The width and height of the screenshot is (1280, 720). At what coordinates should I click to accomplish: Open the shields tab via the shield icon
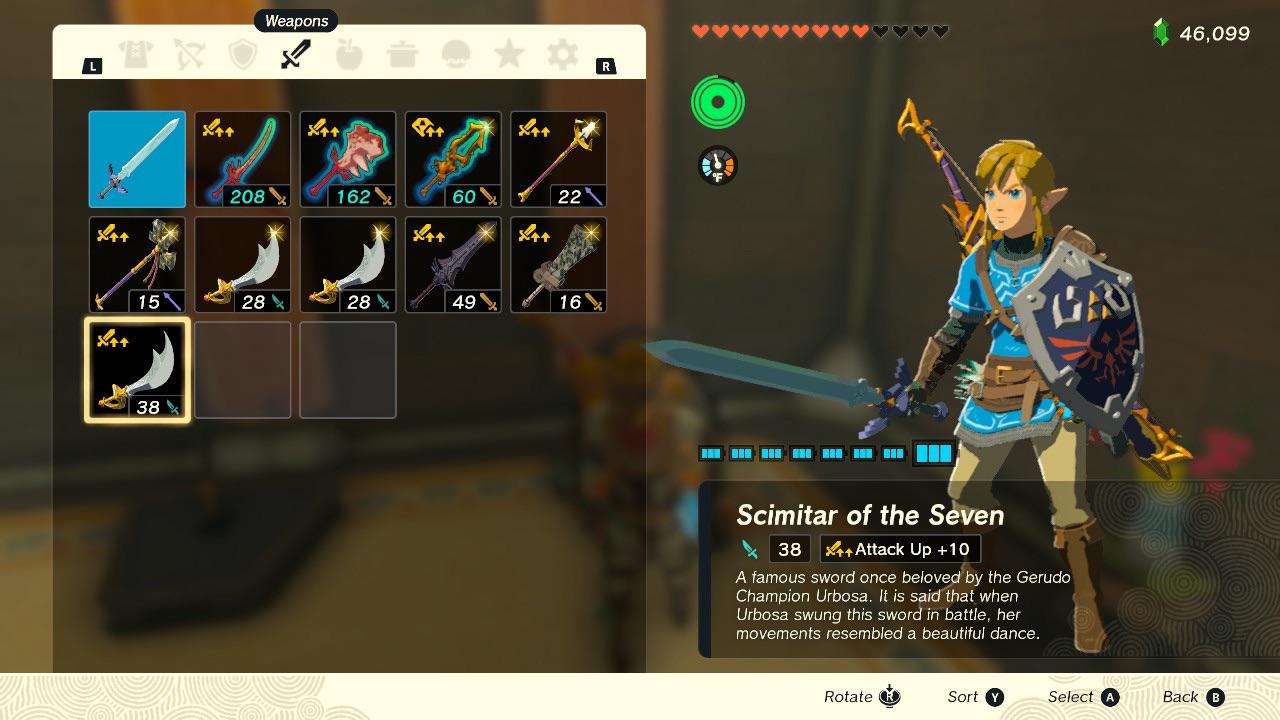pyautogui.click(x=243, y=55)
